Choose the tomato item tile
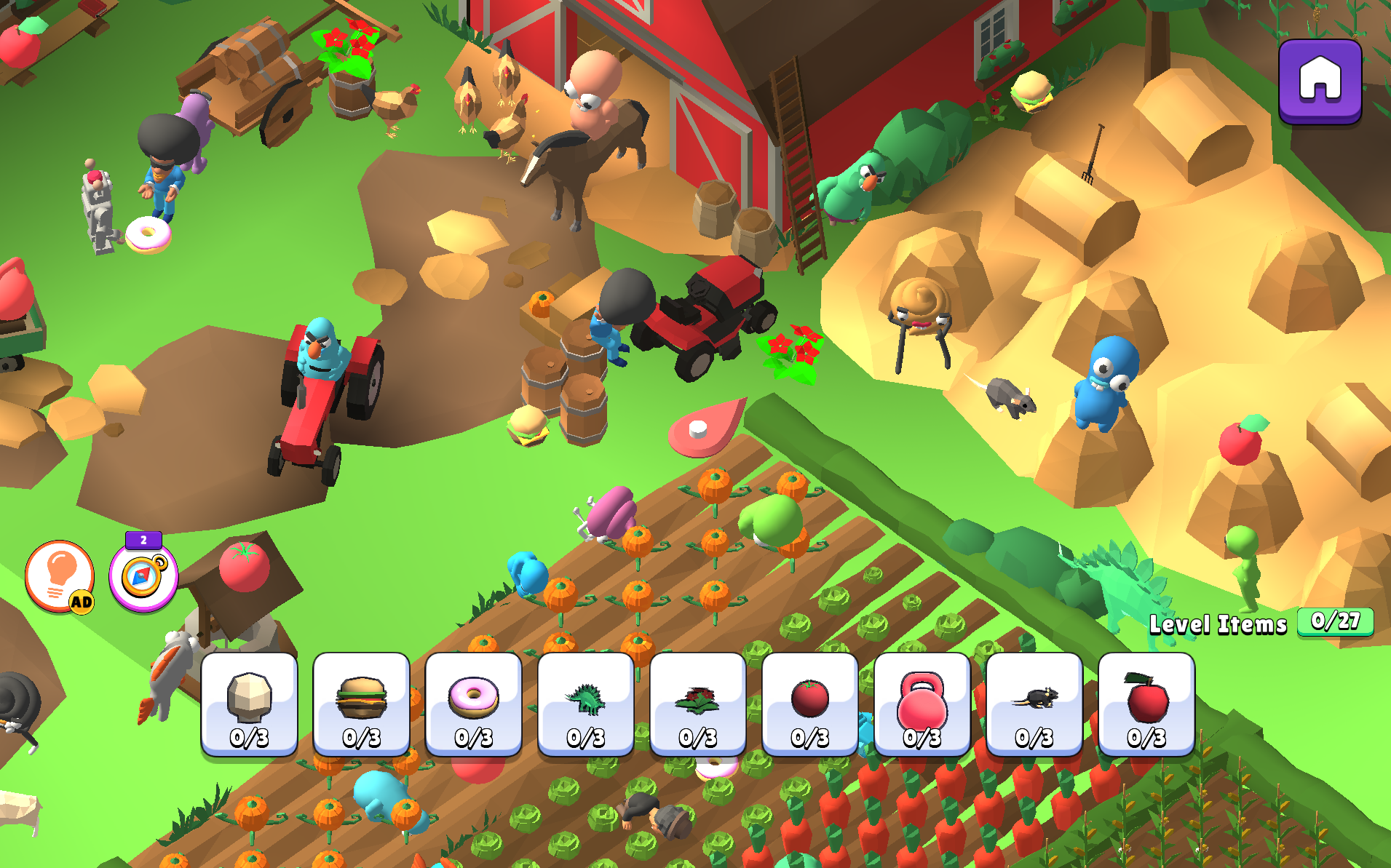Image resolution: width=1391 pixels, height=868 pixels. [810, 704]
